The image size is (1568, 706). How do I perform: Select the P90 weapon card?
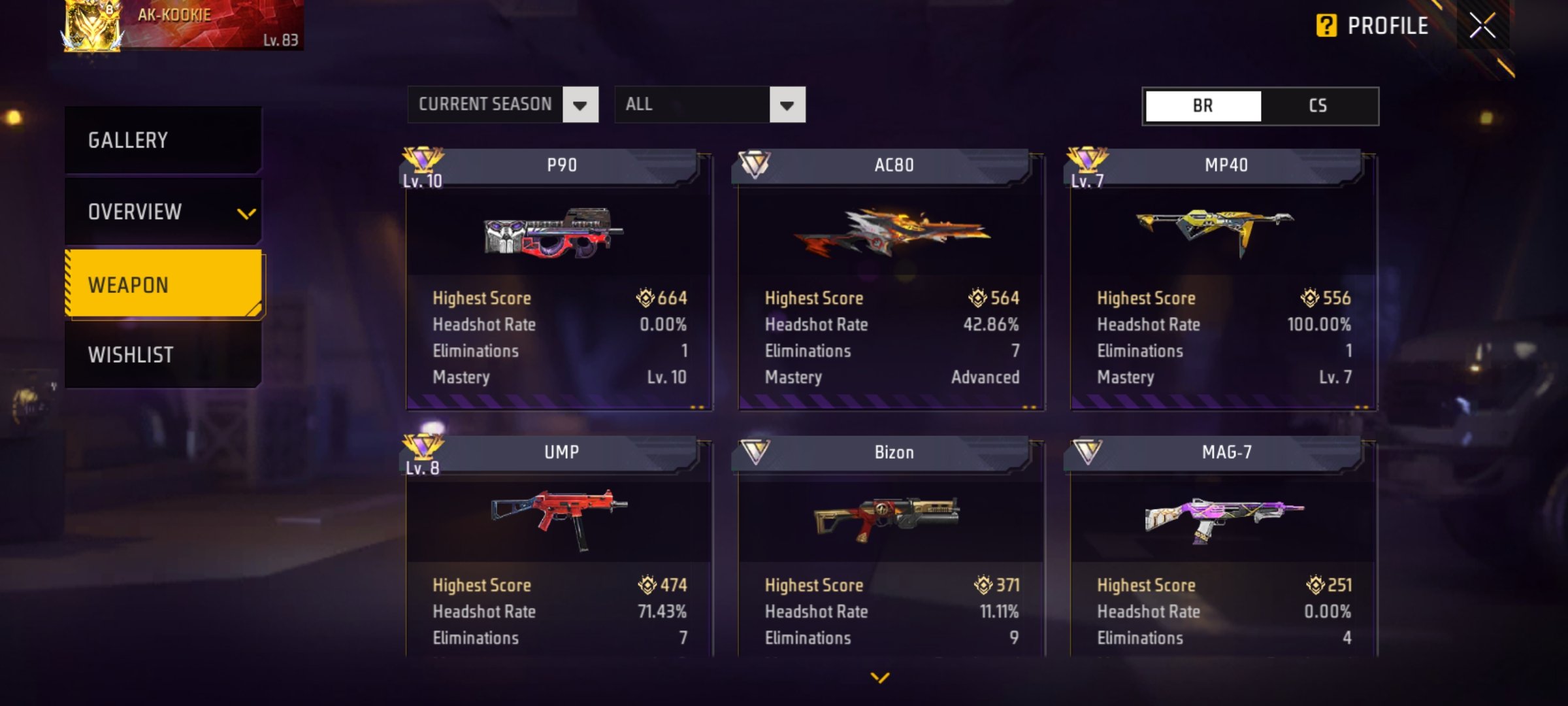click(x=559, y=281)
